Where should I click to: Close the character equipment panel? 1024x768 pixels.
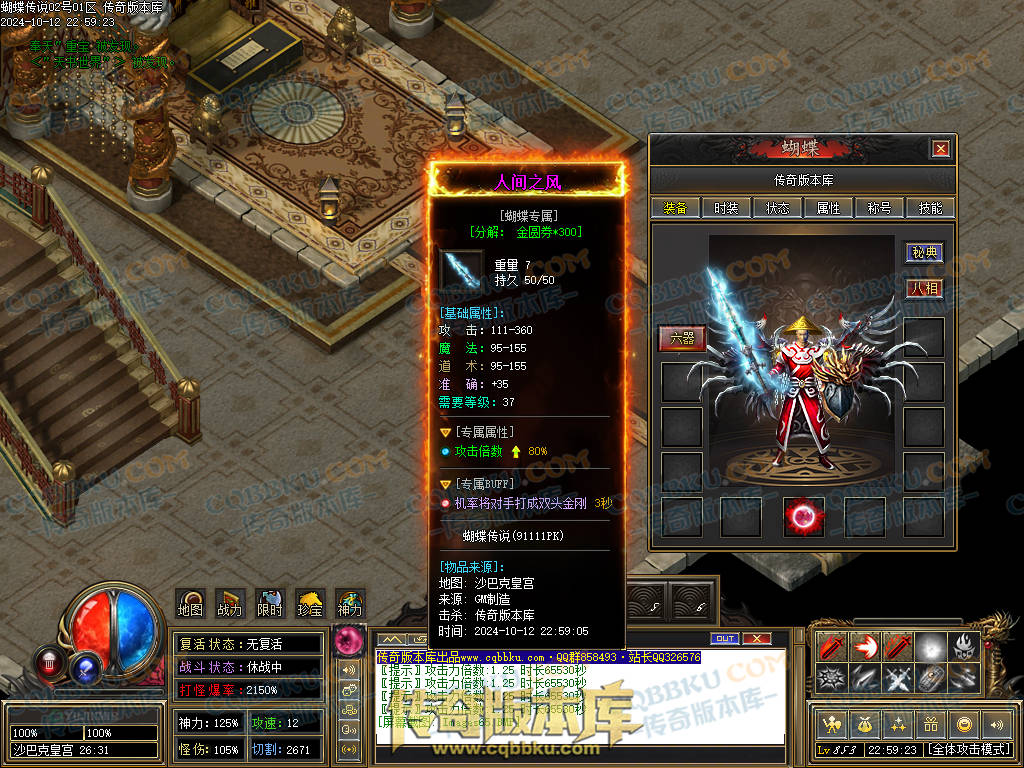940,149
